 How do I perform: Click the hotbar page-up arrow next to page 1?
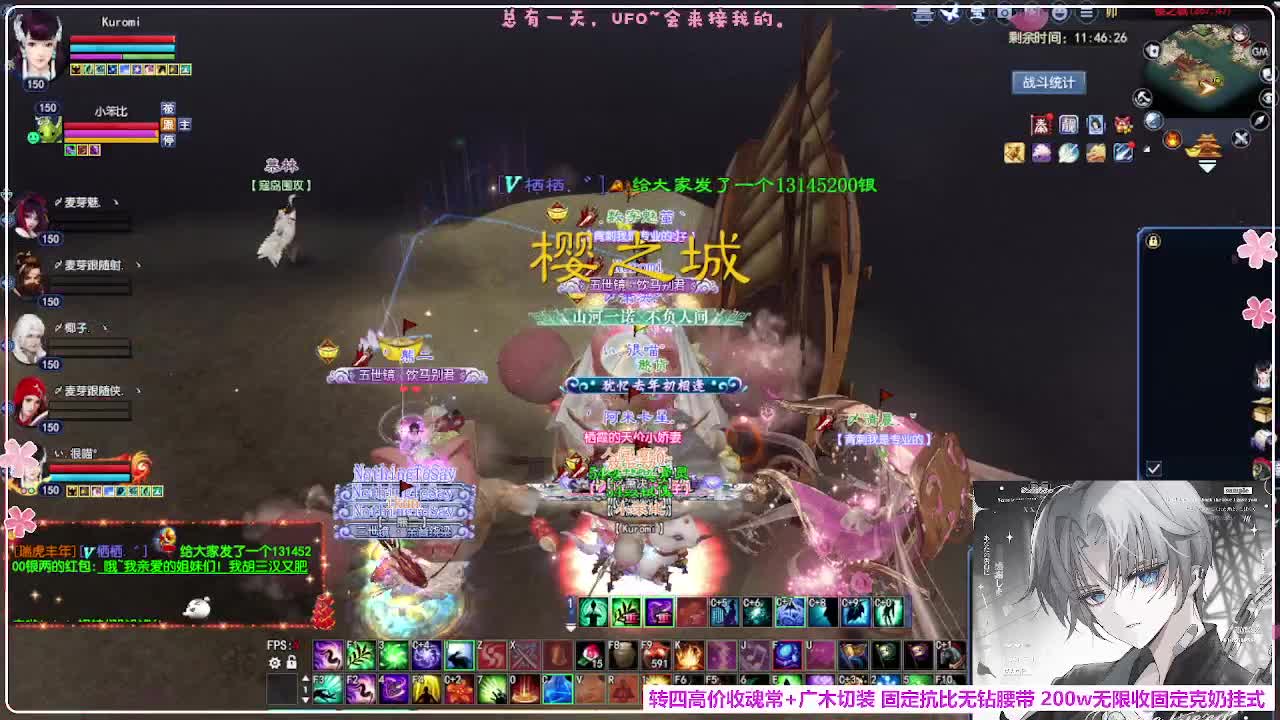(x=306, y=677)
